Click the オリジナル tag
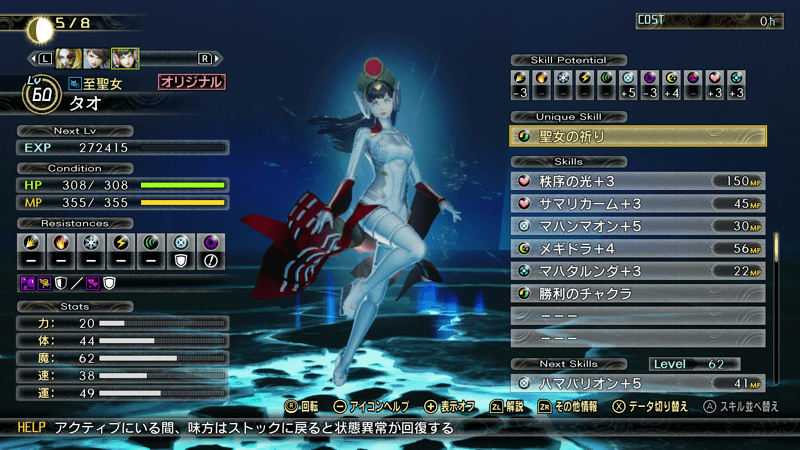Image resolution: width=800 pixels, height=450 pixels. (190, 82)
